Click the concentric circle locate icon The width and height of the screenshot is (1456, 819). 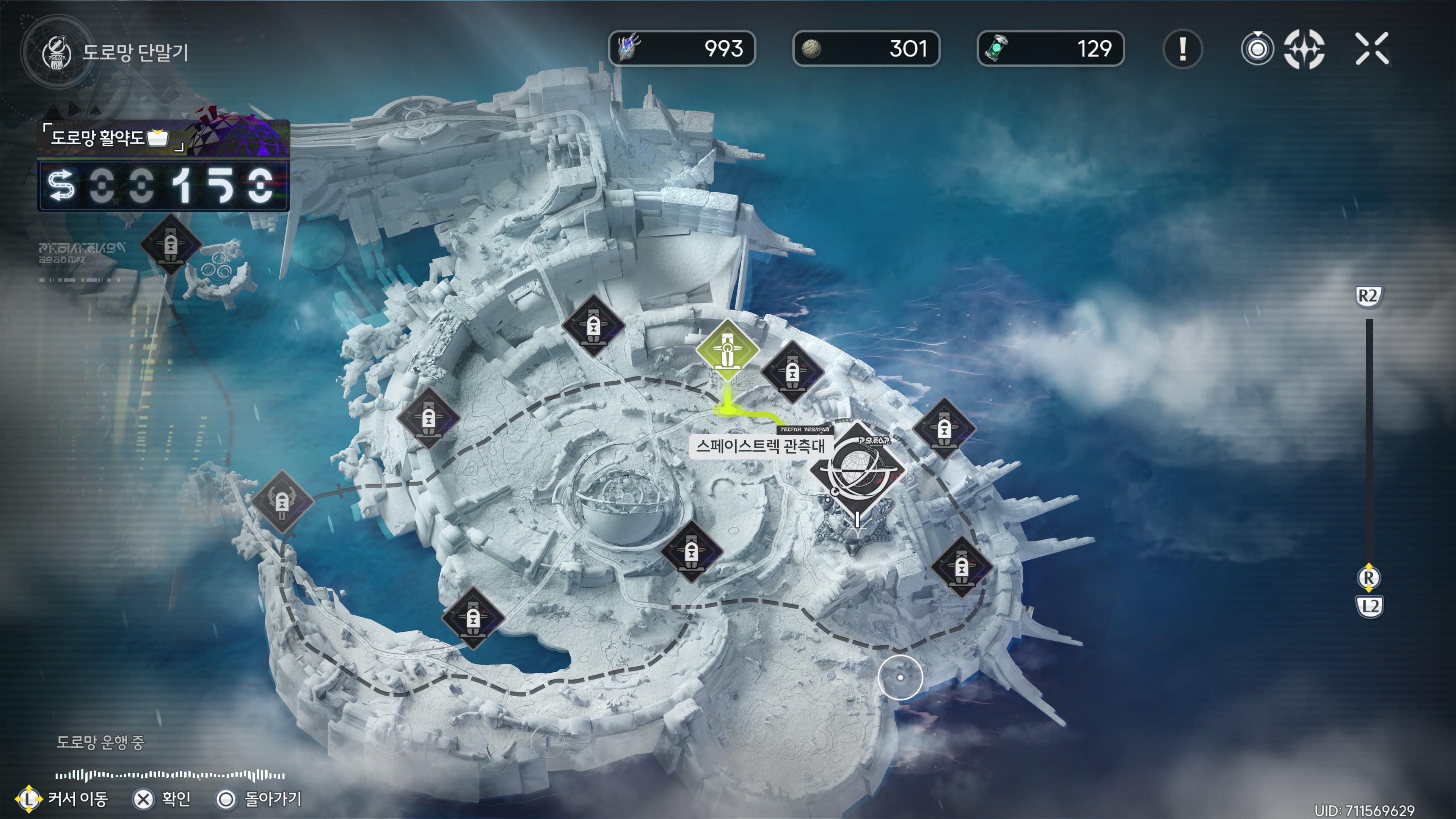click(x=1257, y=49)
